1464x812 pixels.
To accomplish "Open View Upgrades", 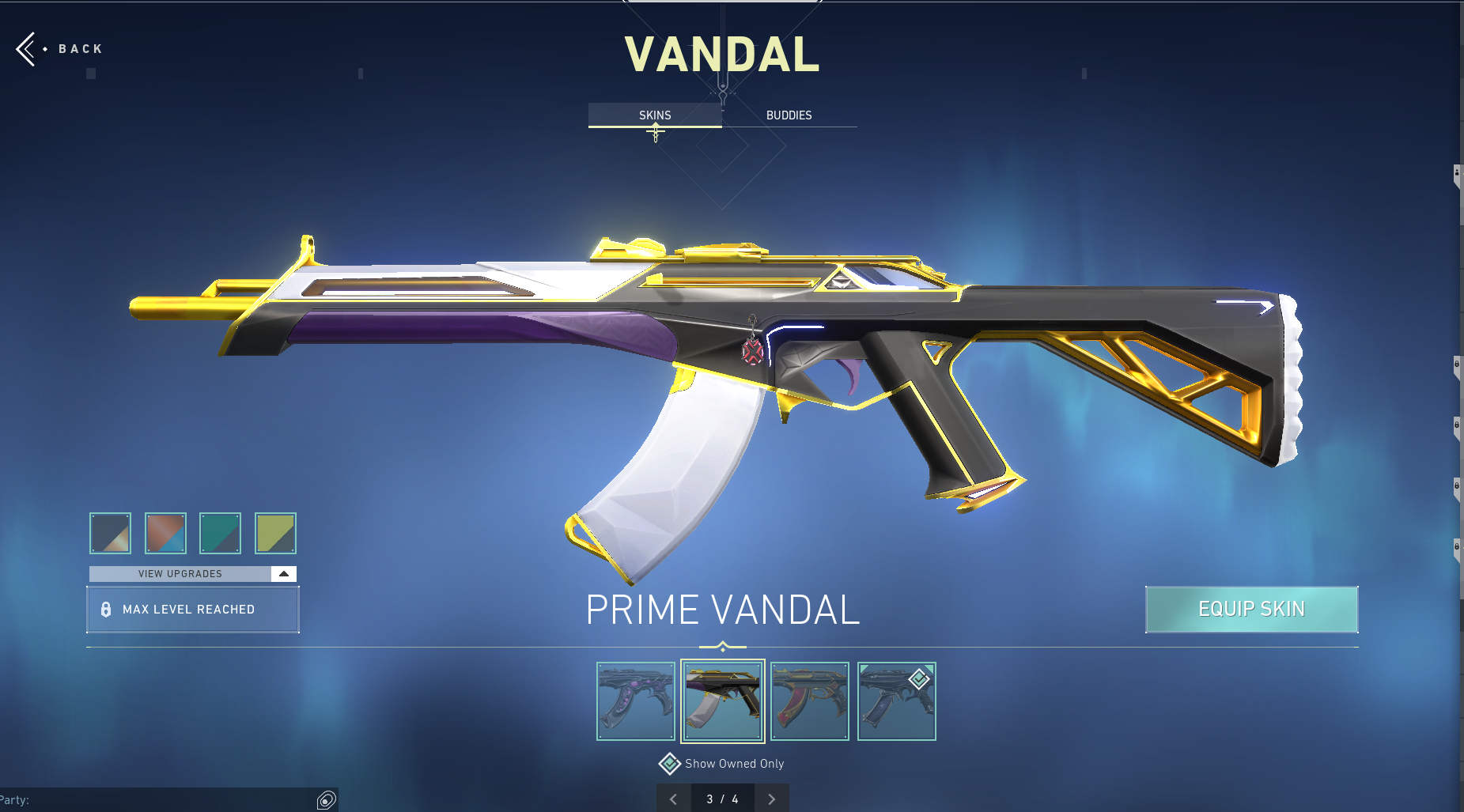I will pos(180,573).
